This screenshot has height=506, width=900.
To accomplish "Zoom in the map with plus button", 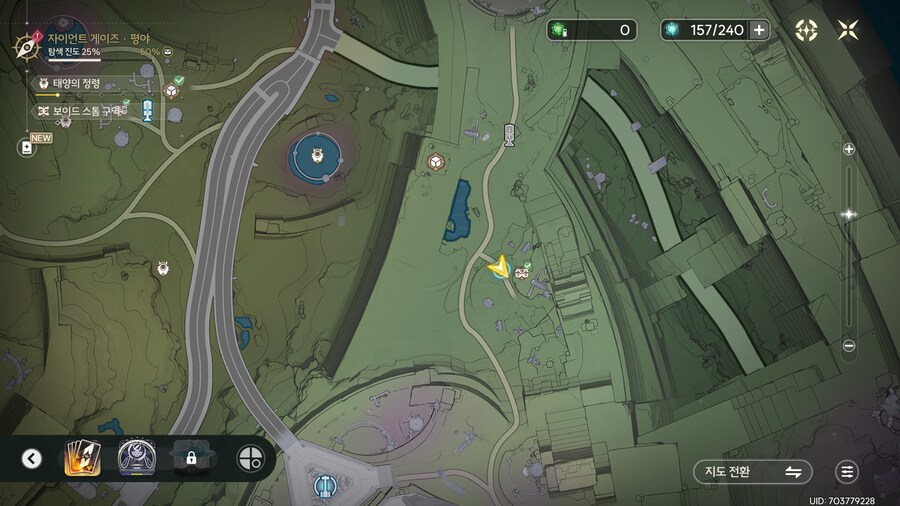I will (849, 149).
